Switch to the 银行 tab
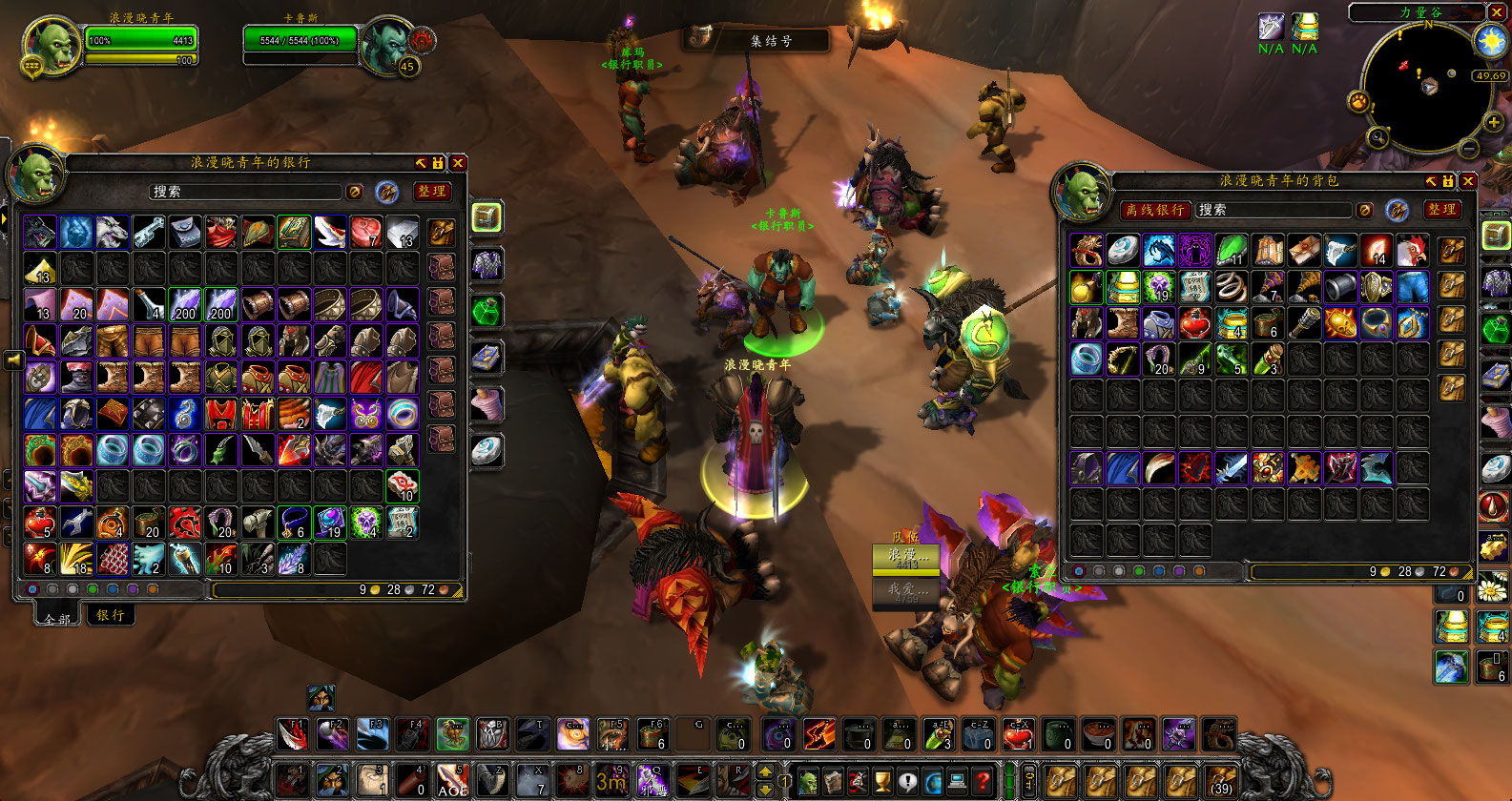The height and width of the screenshot is (801, 1512). point(111,616)
